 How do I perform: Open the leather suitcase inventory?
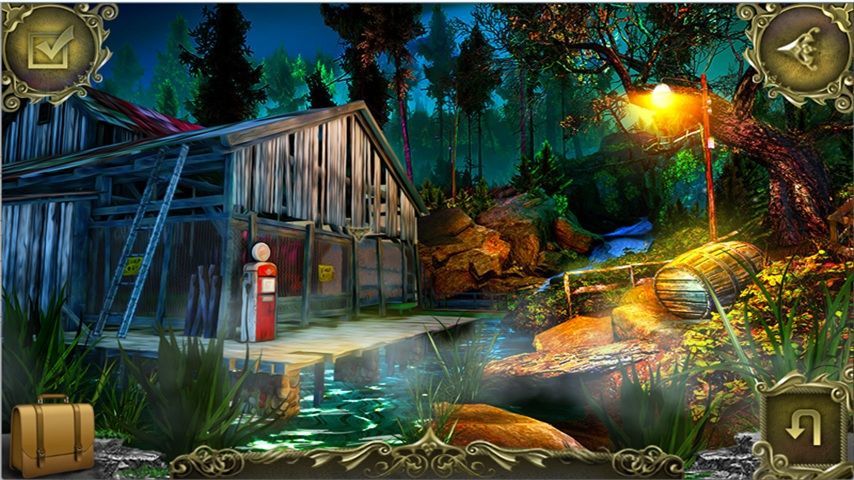50,438
